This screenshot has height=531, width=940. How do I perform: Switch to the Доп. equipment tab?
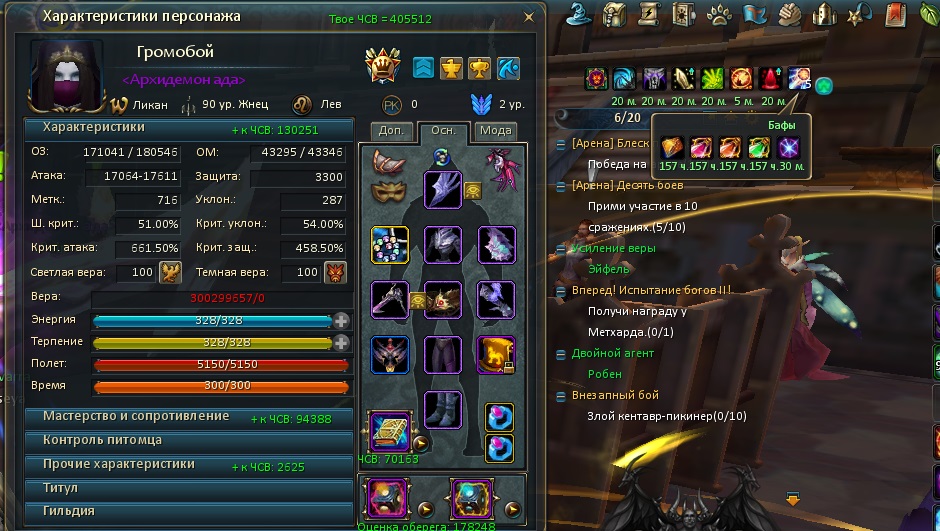click(391, 131)
